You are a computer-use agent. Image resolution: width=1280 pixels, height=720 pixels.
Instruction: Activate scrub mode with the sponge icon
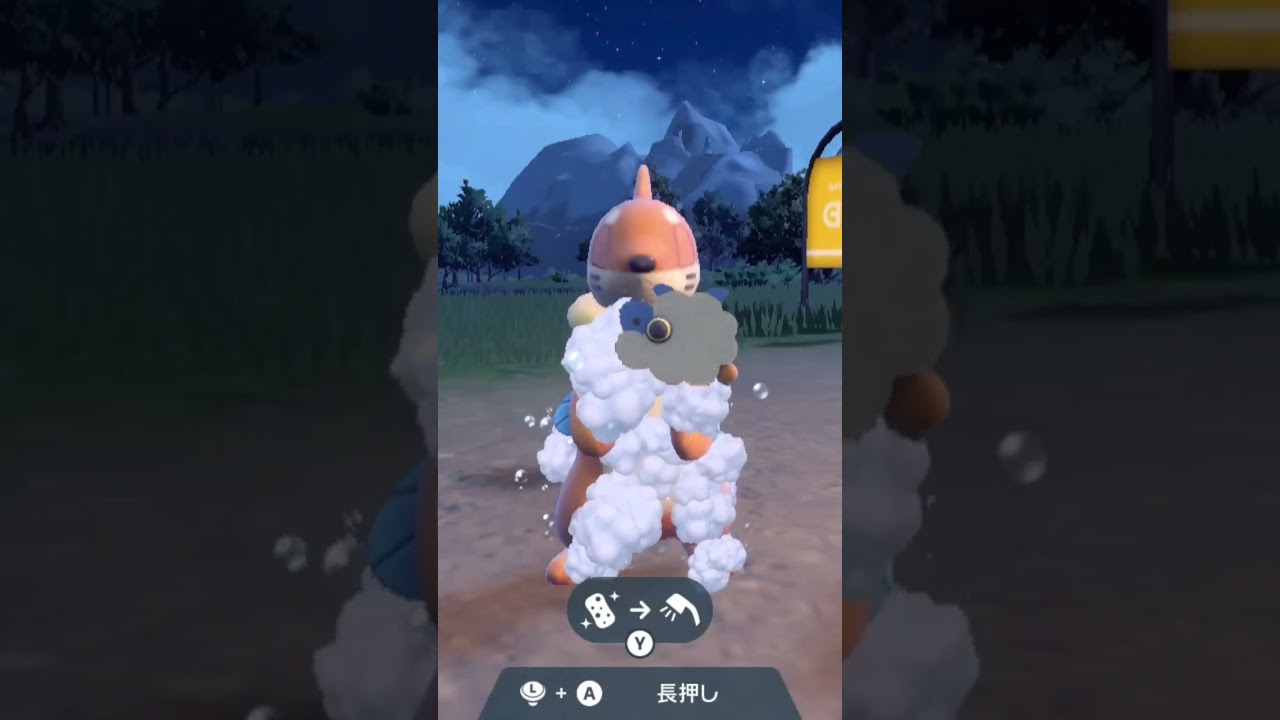coord(600,610)
